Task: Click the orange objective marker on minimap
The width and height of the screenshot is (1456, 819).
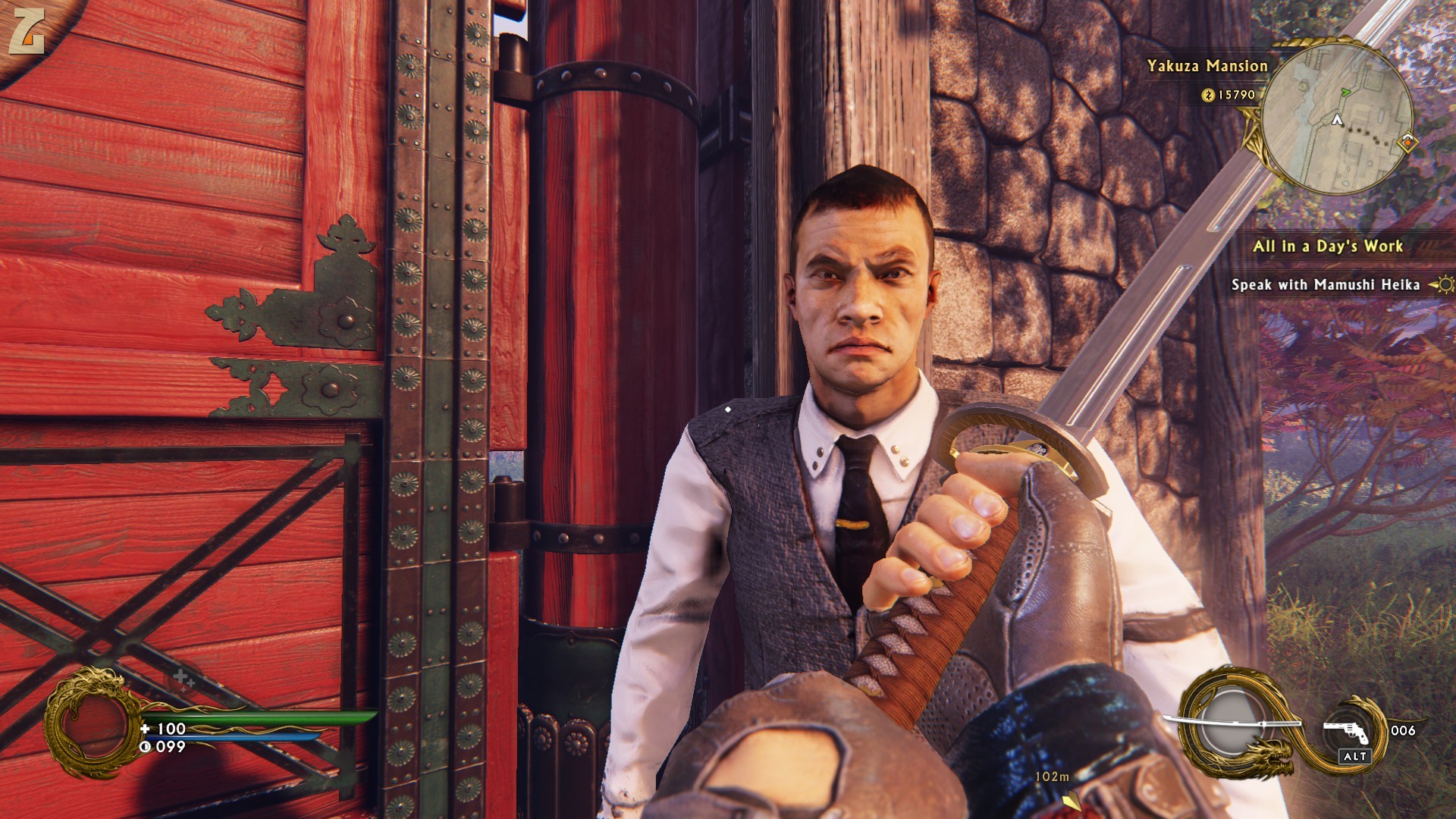Action: tap(1407, 142)
